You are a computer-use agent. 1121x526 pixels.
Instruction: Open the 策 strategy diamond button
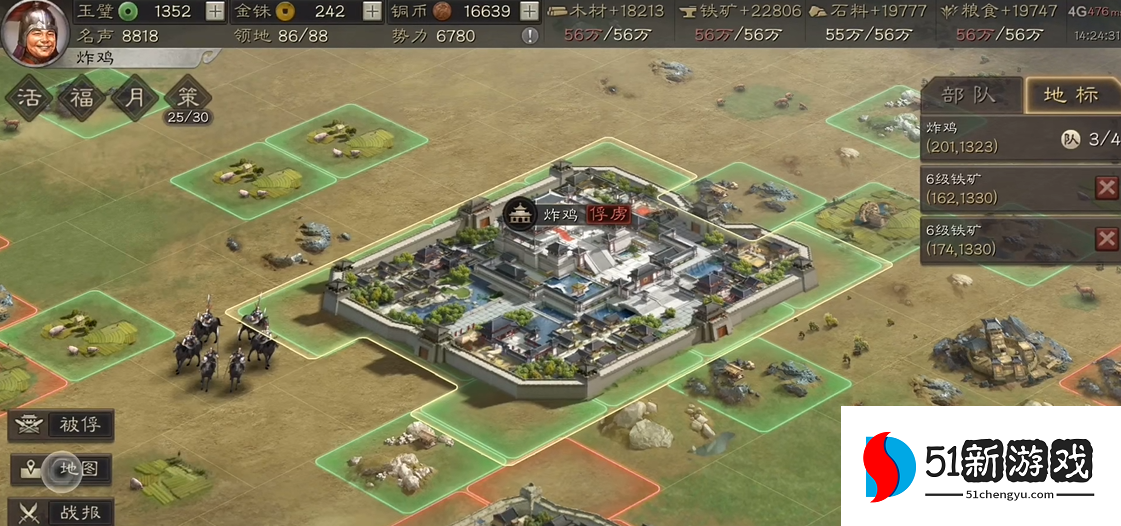[187, 98]
